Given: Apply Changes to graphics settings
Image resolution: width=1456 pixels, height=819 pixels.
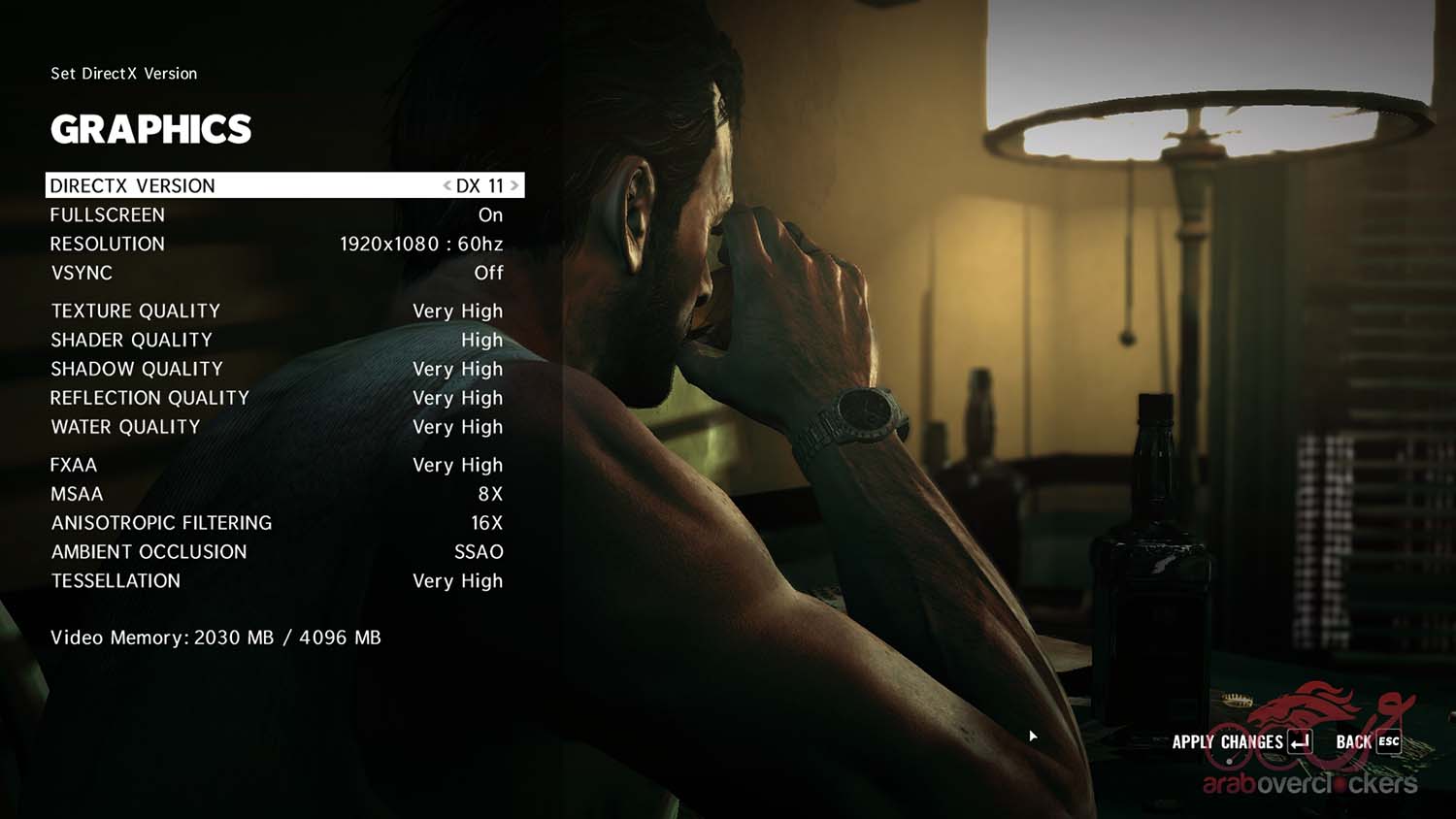Looking at the screenshot, I should 1241,742.
